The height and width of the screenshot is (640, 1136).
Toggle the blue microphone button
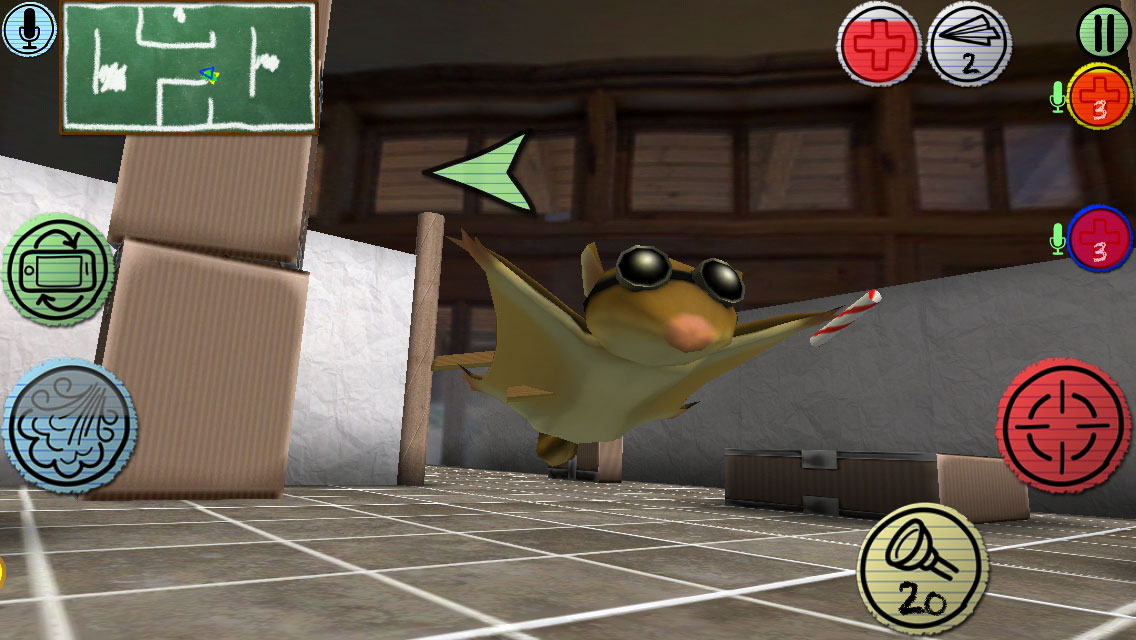tap(29, 28)
